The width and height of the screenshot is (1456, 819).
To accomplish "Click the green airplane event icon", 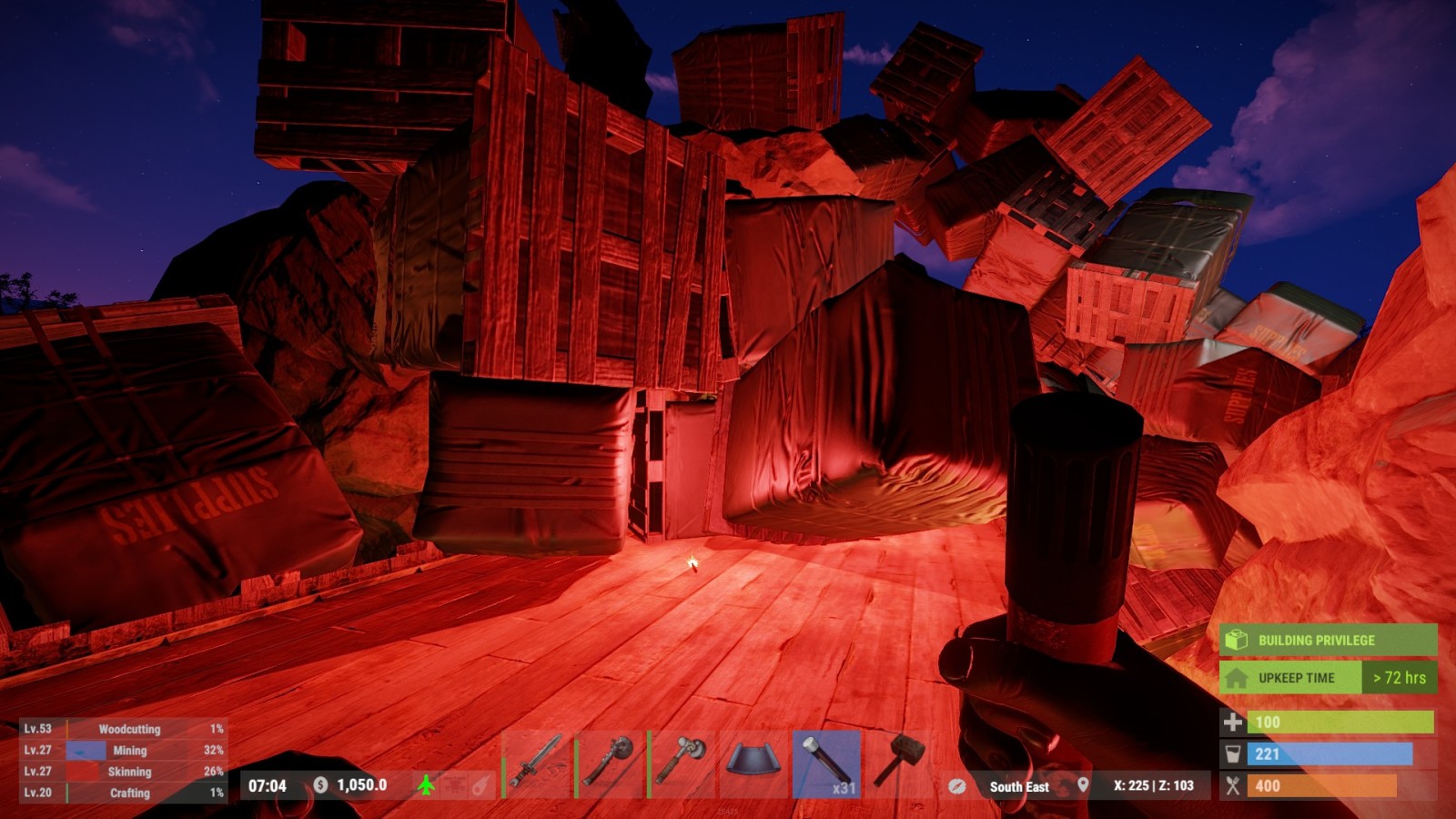I will click(x=426, y=784).
